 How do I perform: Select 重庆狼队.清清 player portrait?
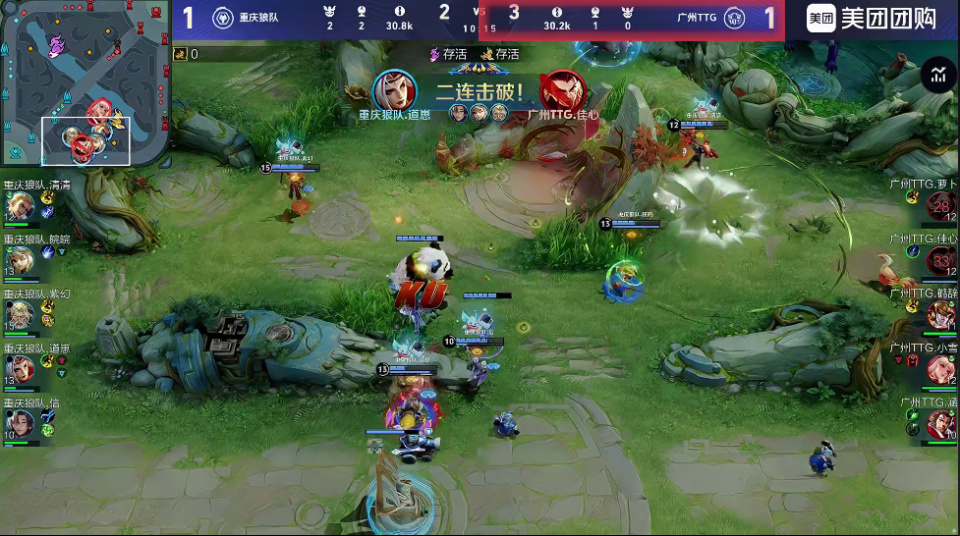(19, 206)
